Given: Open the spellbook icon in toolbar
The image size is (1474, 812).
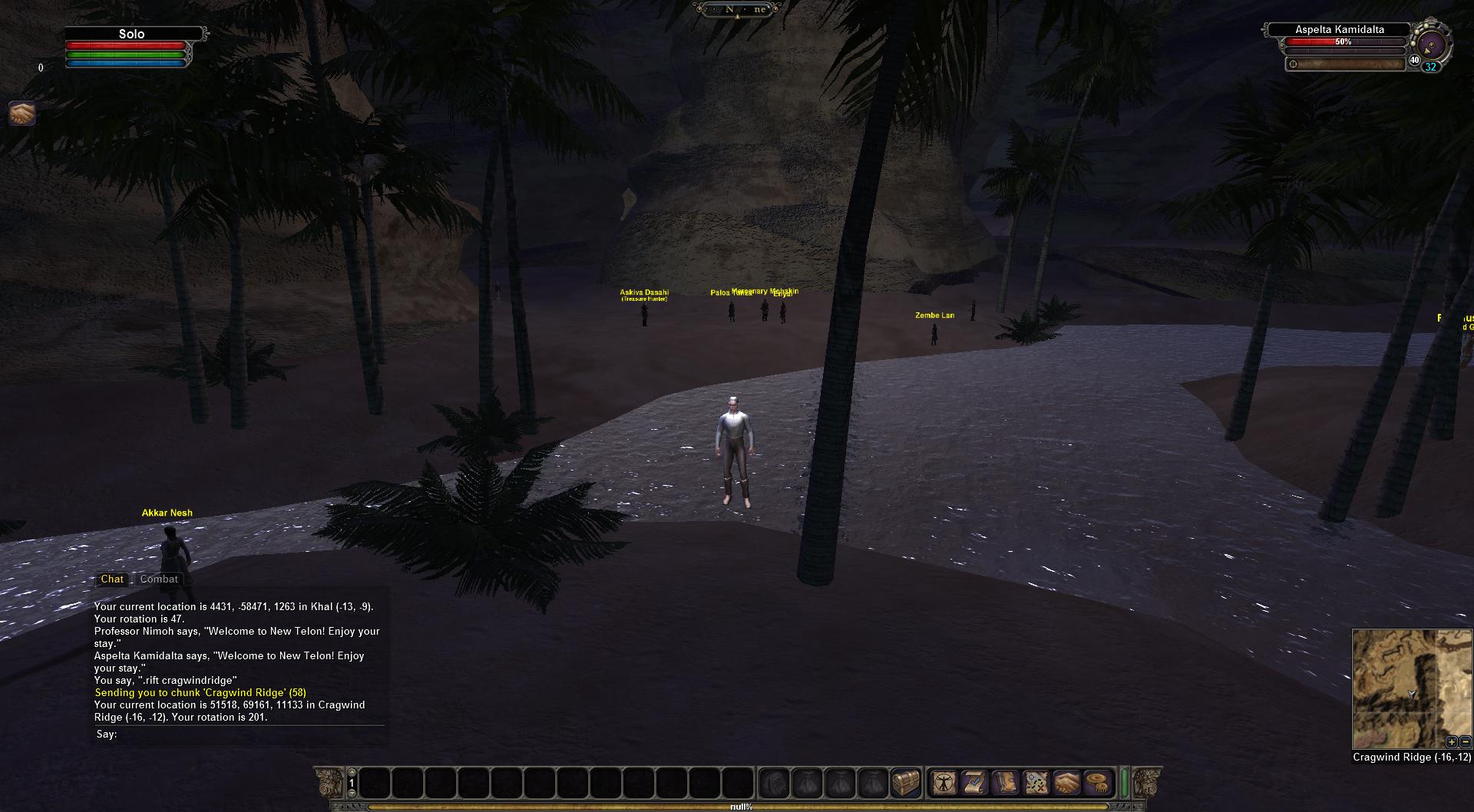Looking at the screenshot, I should (1005, 783).
